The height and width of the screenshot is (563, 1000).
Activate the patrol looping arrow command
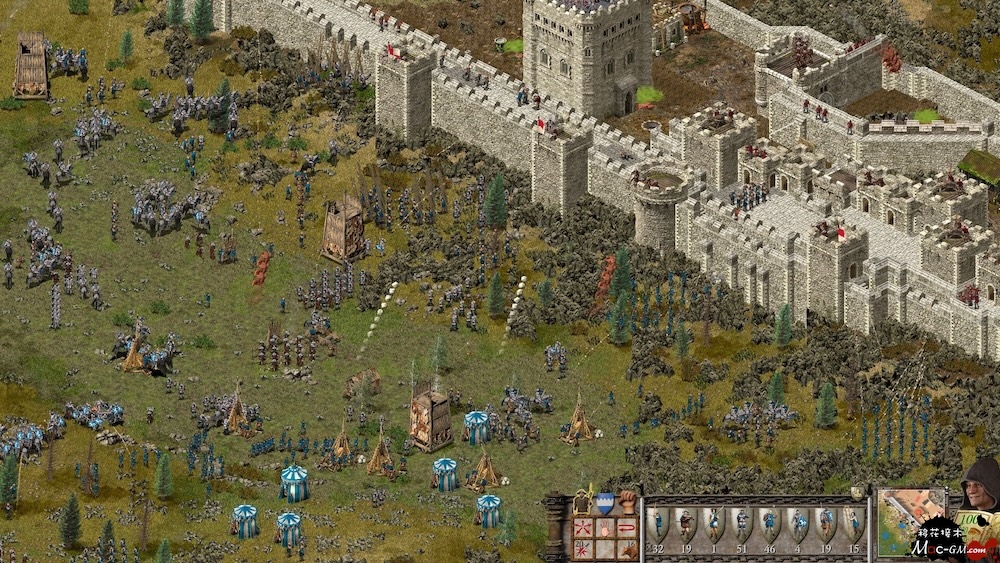(627, 527)
